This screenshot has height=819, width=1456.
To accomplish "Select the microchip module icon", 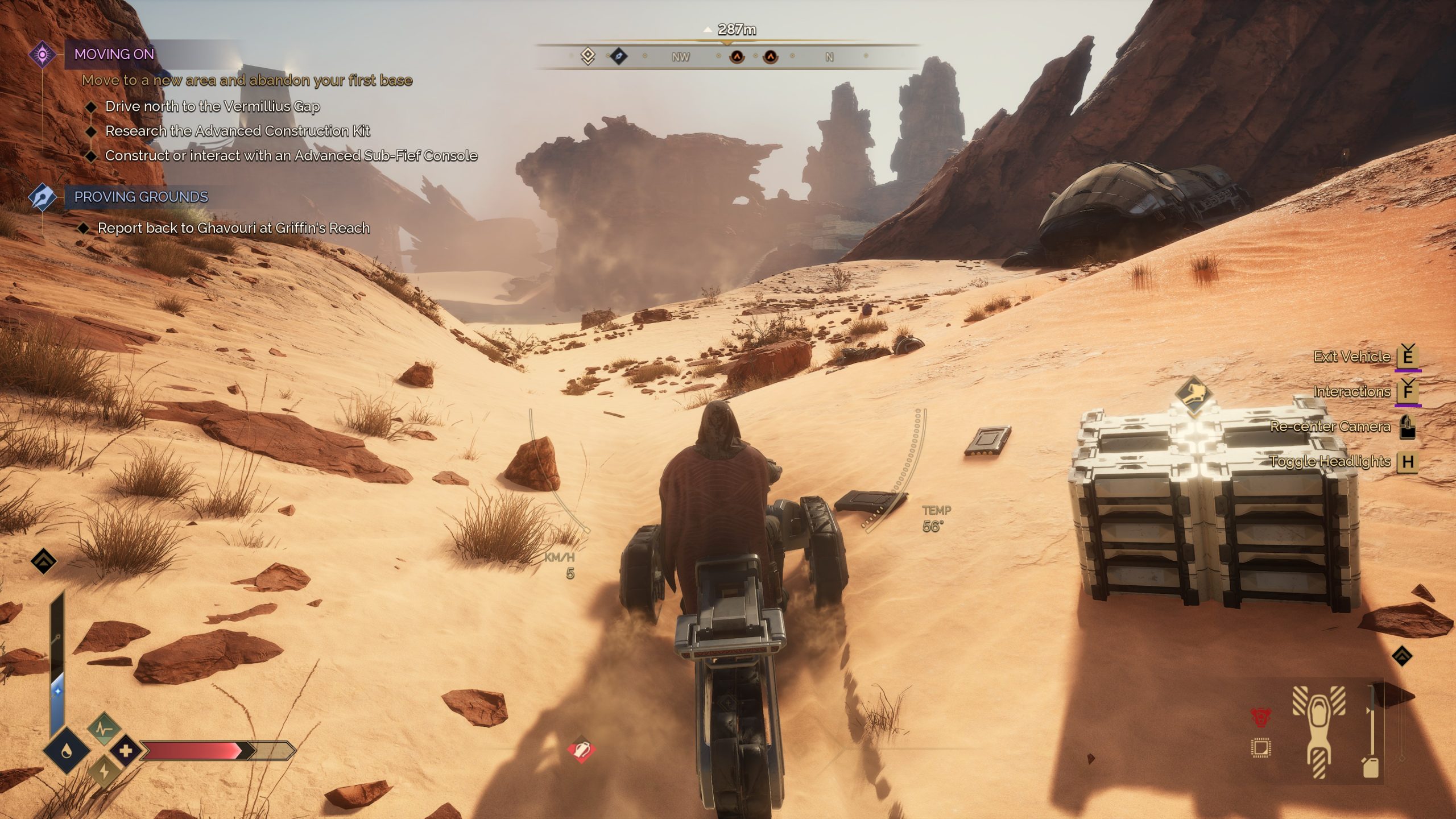I will pos(1260,748).
